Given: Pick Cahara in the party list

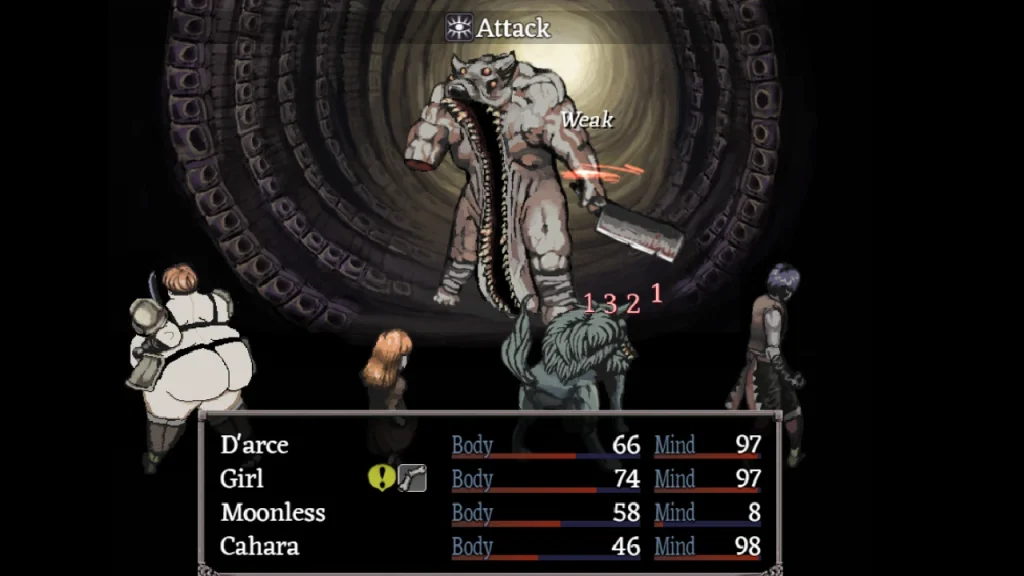Looking at the screenshot, I should [x=260, y=547].
